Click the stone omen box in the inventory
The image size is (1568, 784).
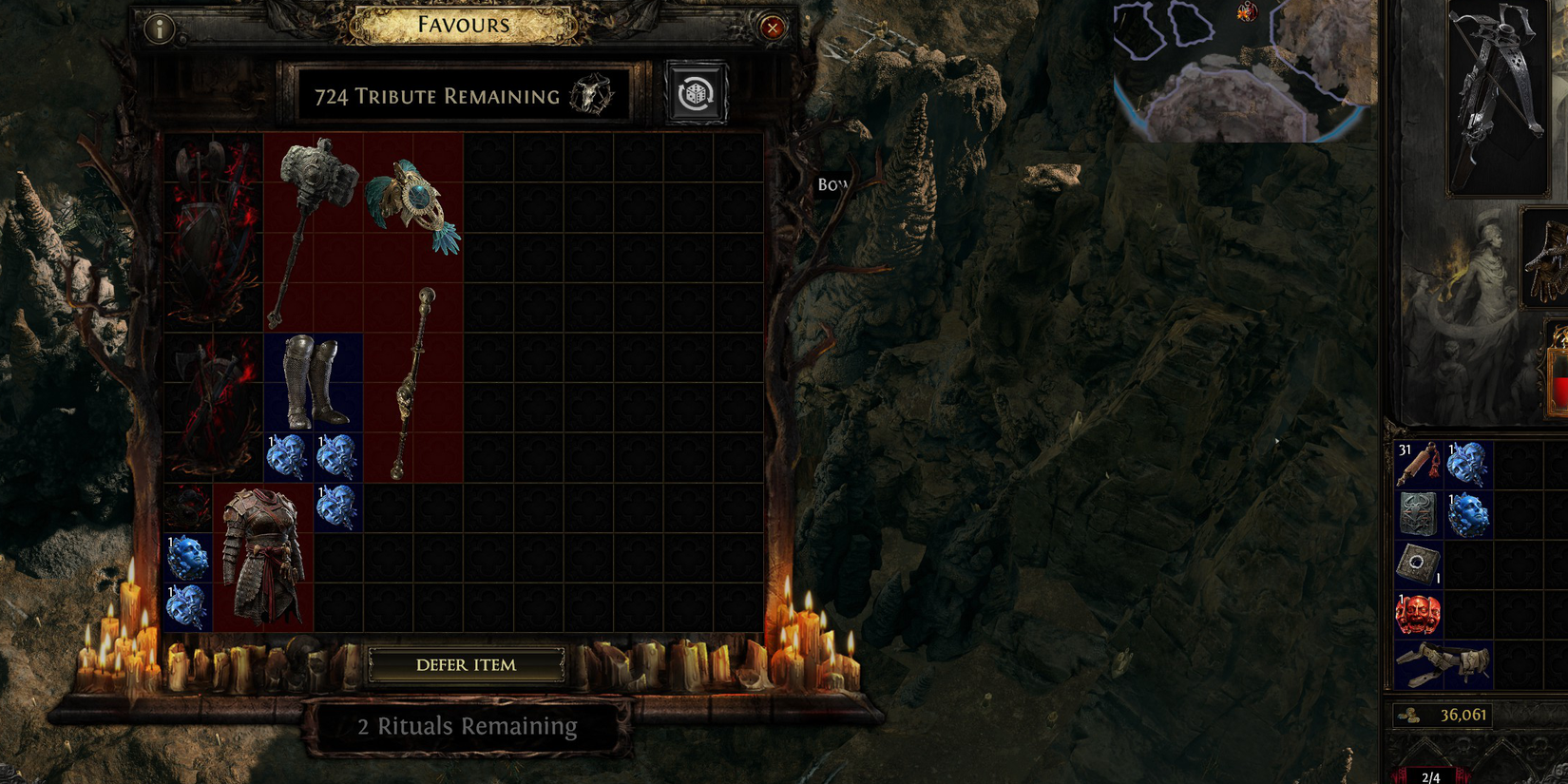tap(1420, 561)
